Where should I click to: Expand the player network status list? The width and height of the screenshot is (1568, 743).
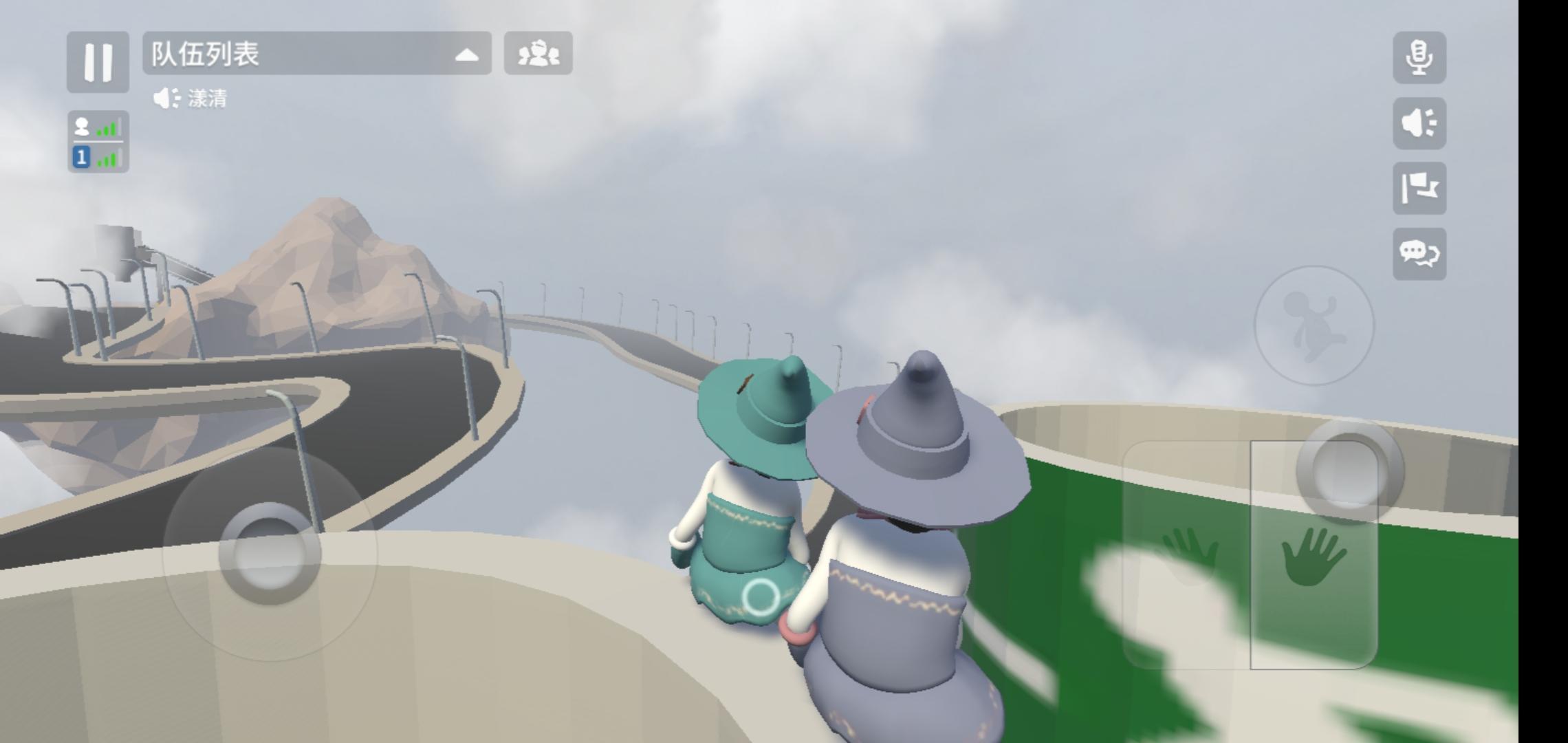tap(98, 140)
